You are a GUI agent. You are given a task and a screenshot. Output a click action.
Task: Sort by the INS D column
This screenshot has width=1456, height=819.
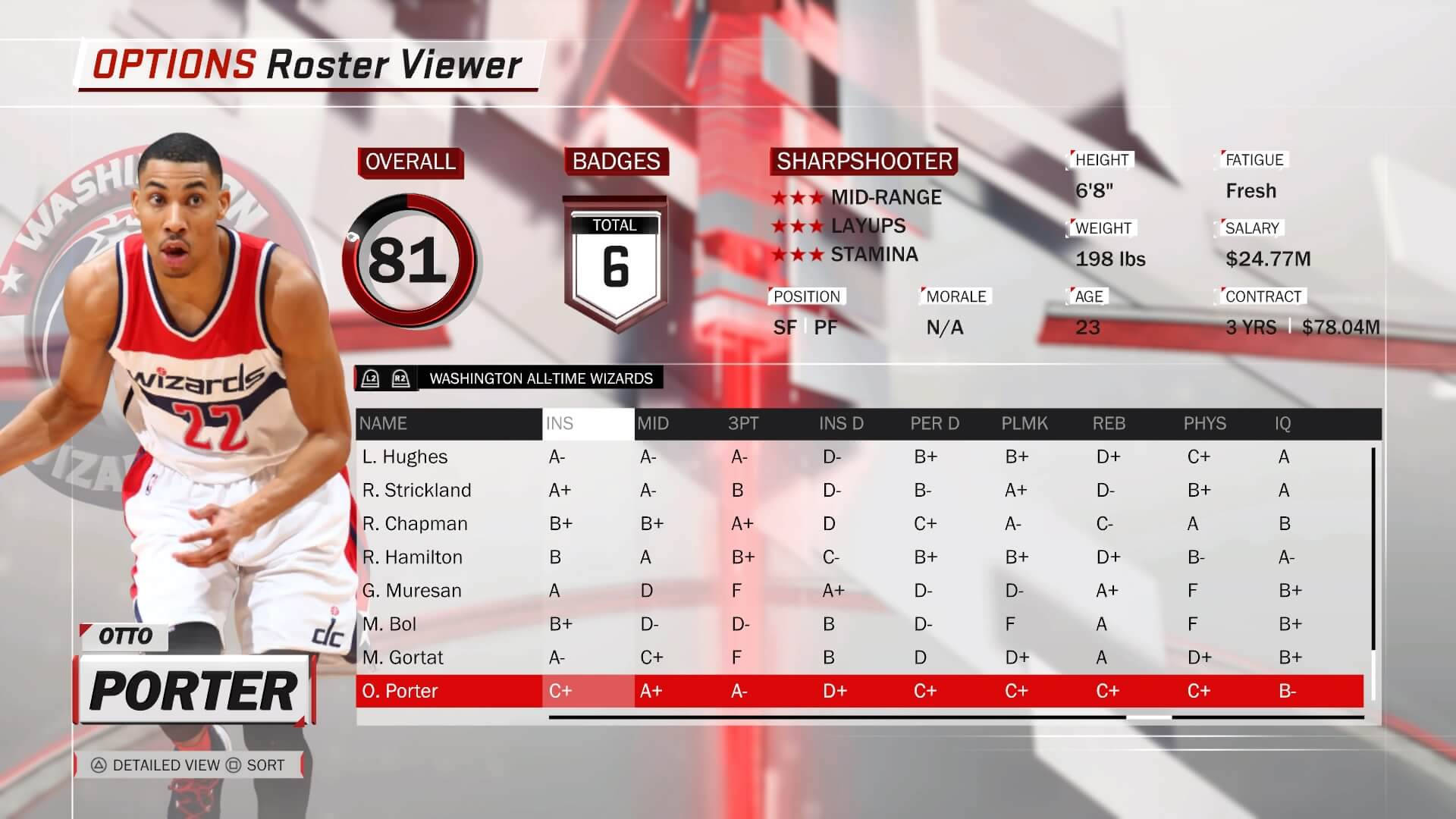tap(841, 423)
